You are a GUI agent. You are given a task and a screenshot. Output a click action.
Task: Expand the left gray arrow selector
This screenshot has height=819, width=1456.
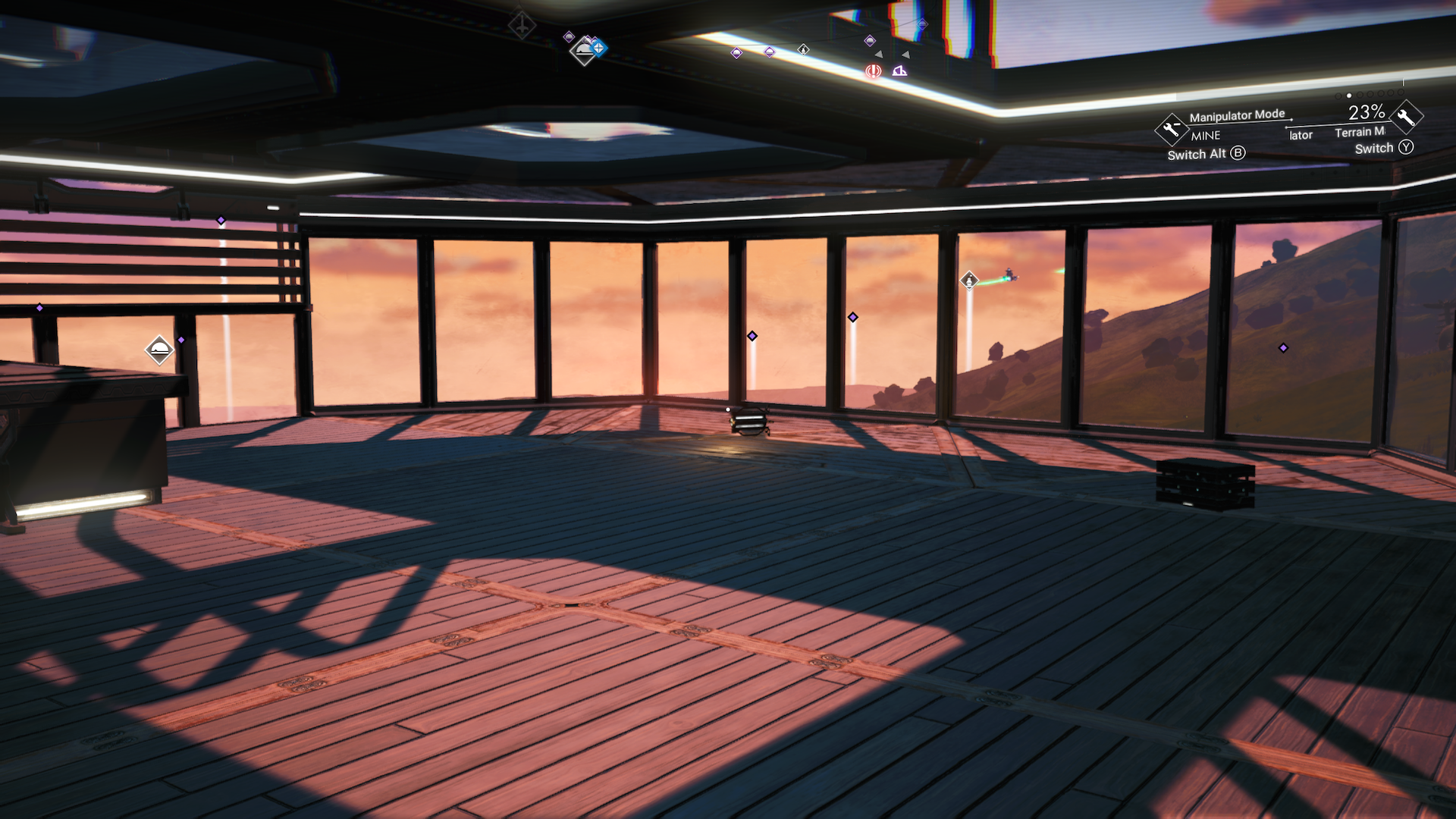pyautogui.click(x=879, y=55)
